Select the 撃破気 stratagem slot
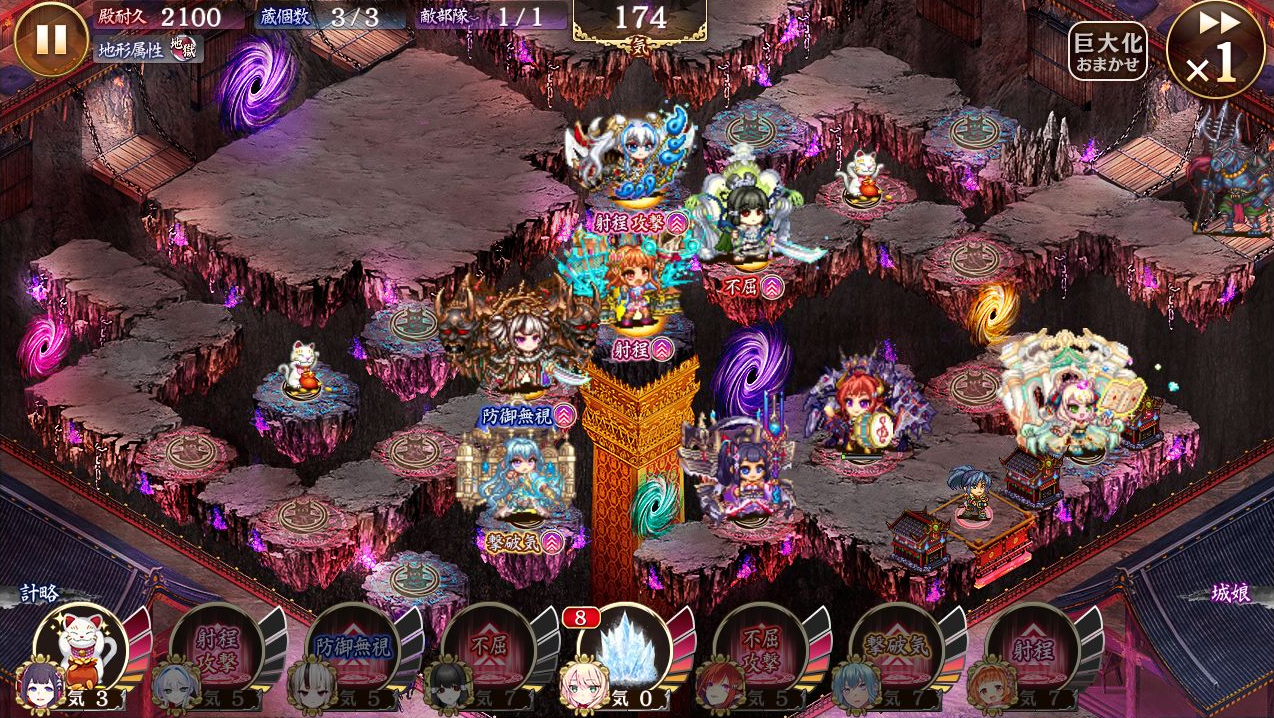Screen dimensions: 1274x718 [x=896, y=650]
